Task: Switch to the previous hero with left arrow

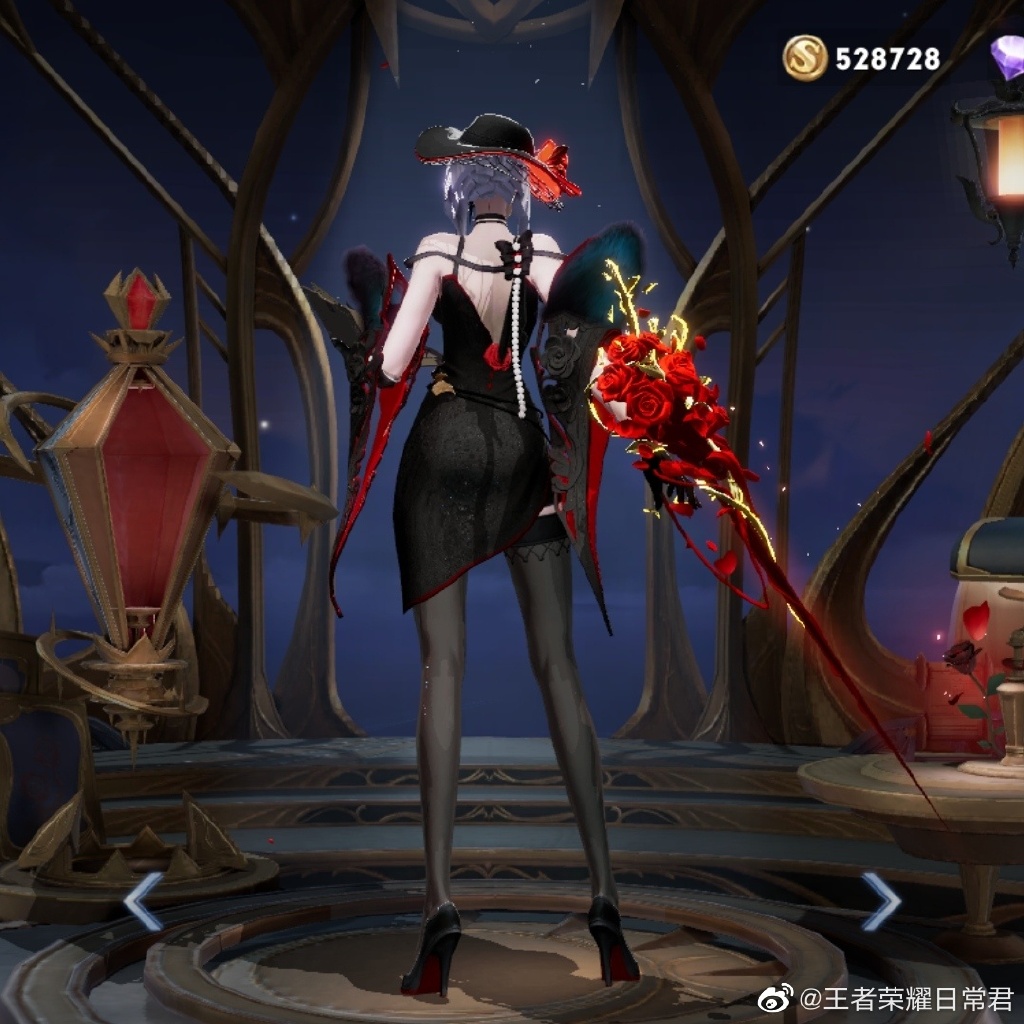Action: (x=142, y=900)
